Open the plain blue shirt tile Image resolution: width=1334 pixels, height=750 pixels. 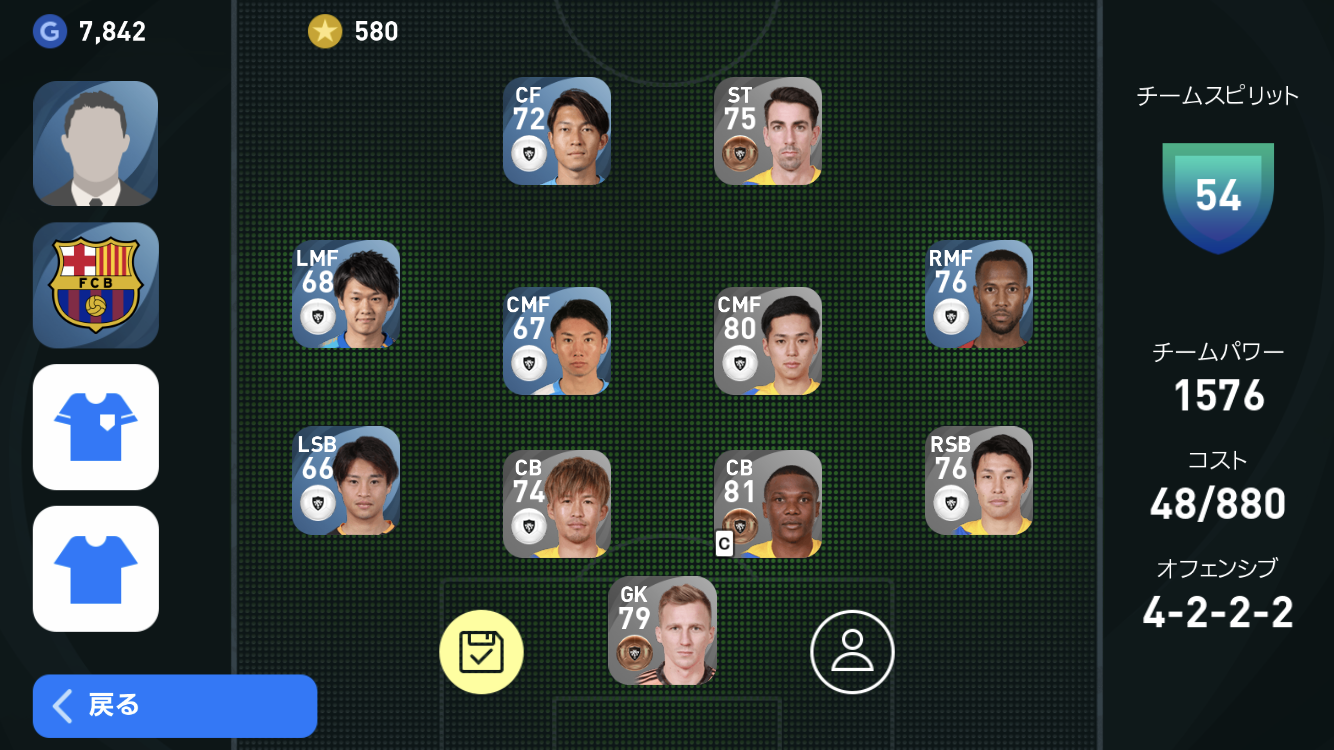(x=96, y=568)
